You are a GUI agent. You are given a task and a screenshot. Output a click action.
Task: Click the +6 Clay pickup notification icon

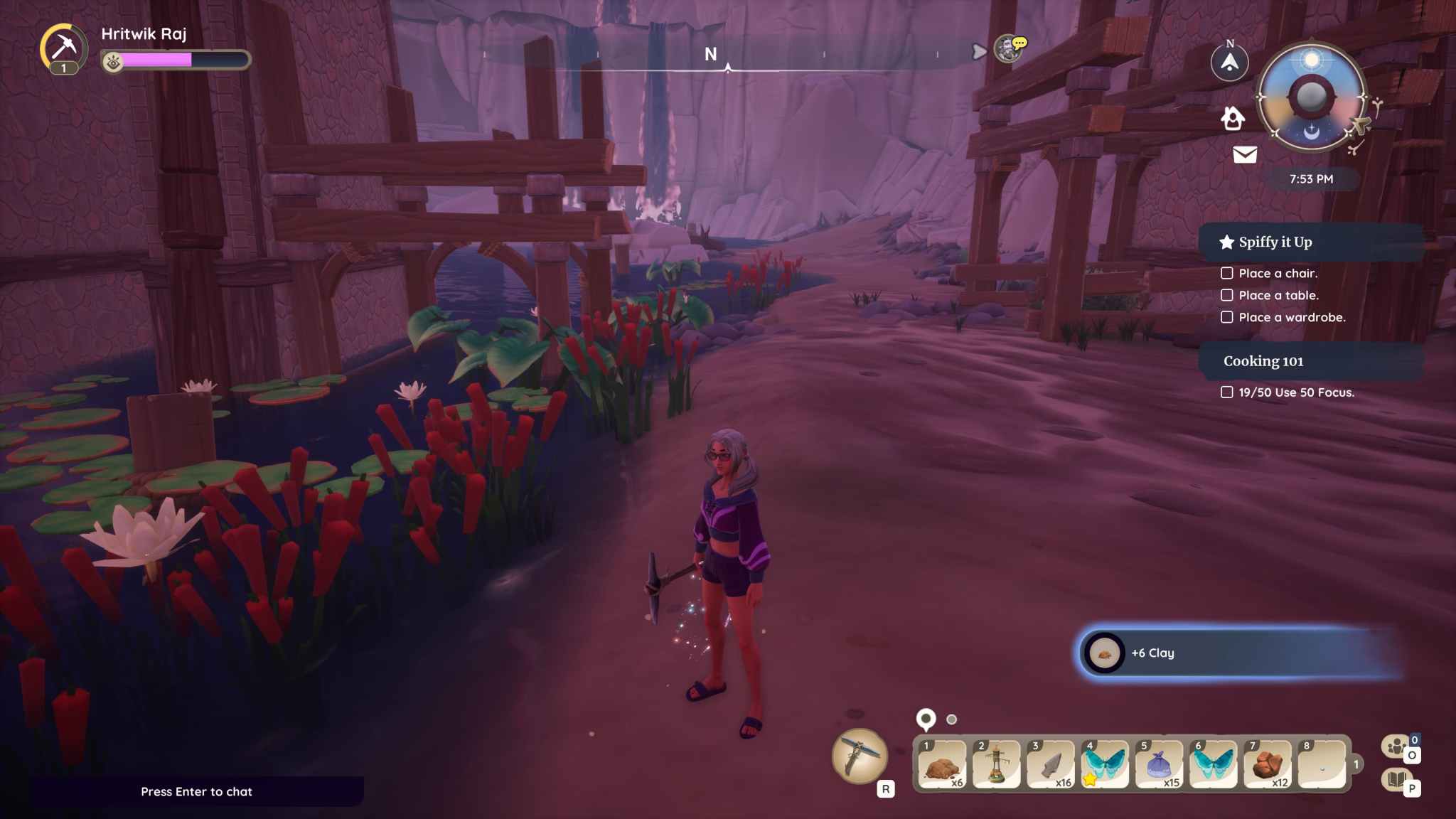click(1103, 653)
